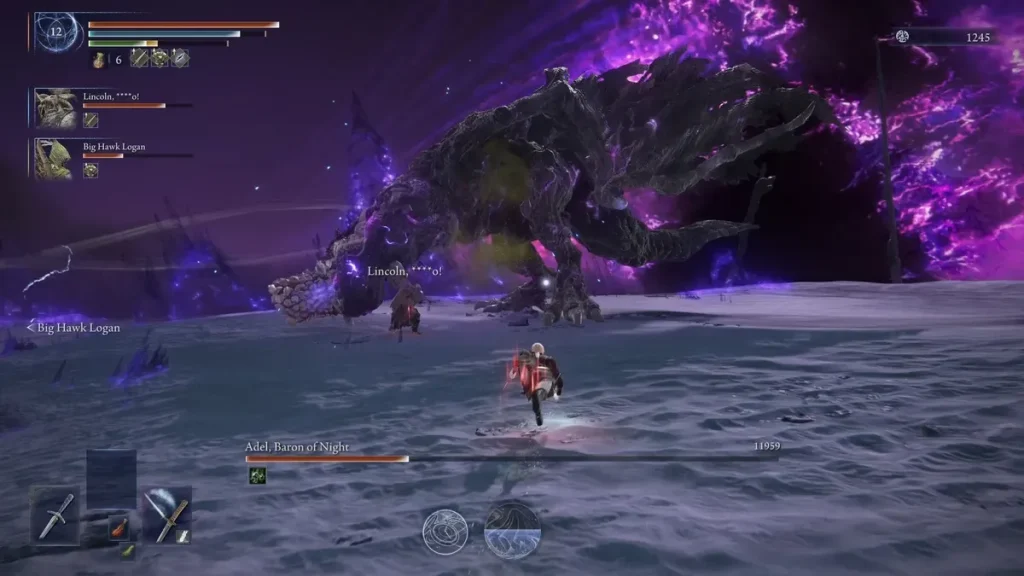The width and height of the screenshot is (1024, 576).
Task: Choose the small green item slot
Action: tap(128, 551)
